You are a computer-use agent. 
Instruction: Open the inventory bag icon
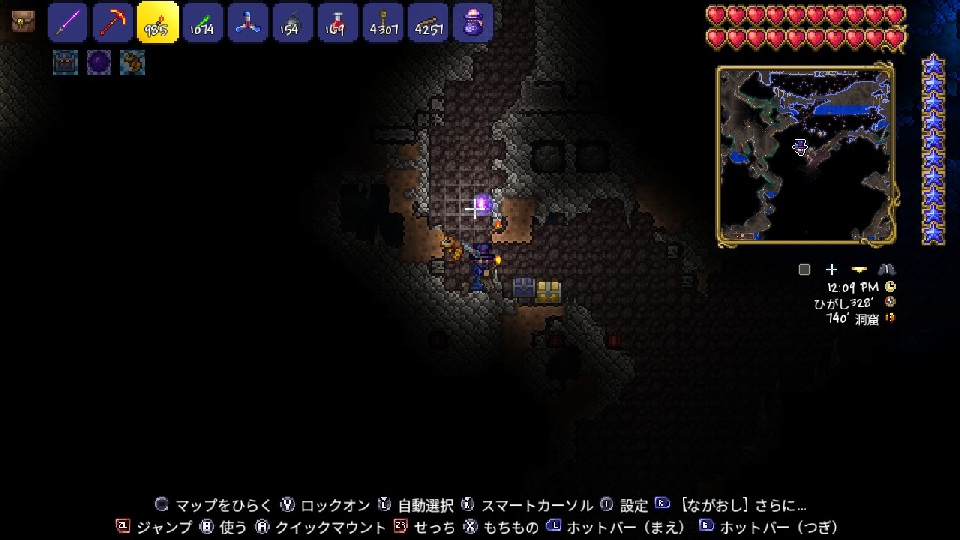coord(23,21)
